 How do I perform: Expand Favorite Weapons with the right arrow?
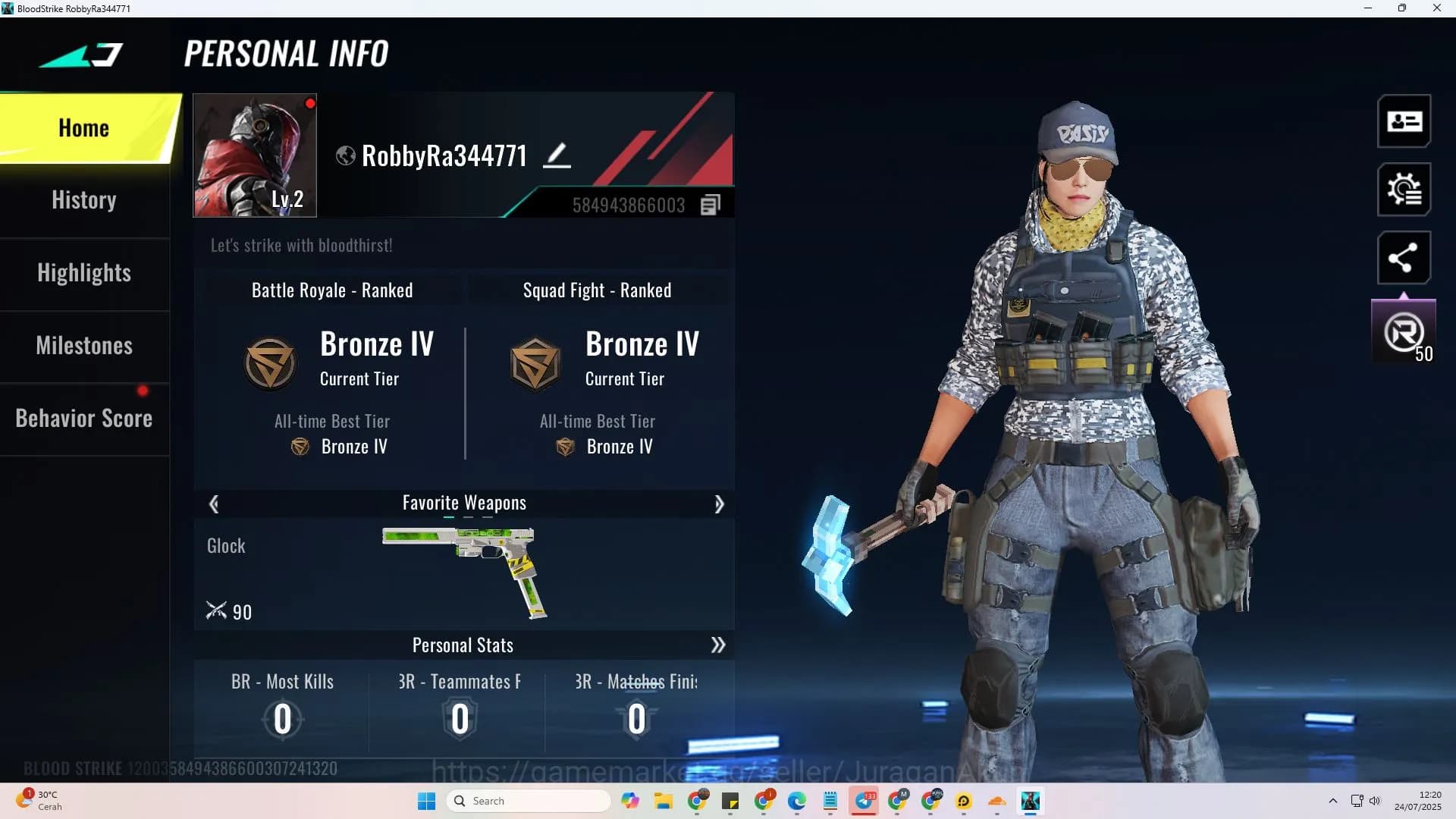719,504
